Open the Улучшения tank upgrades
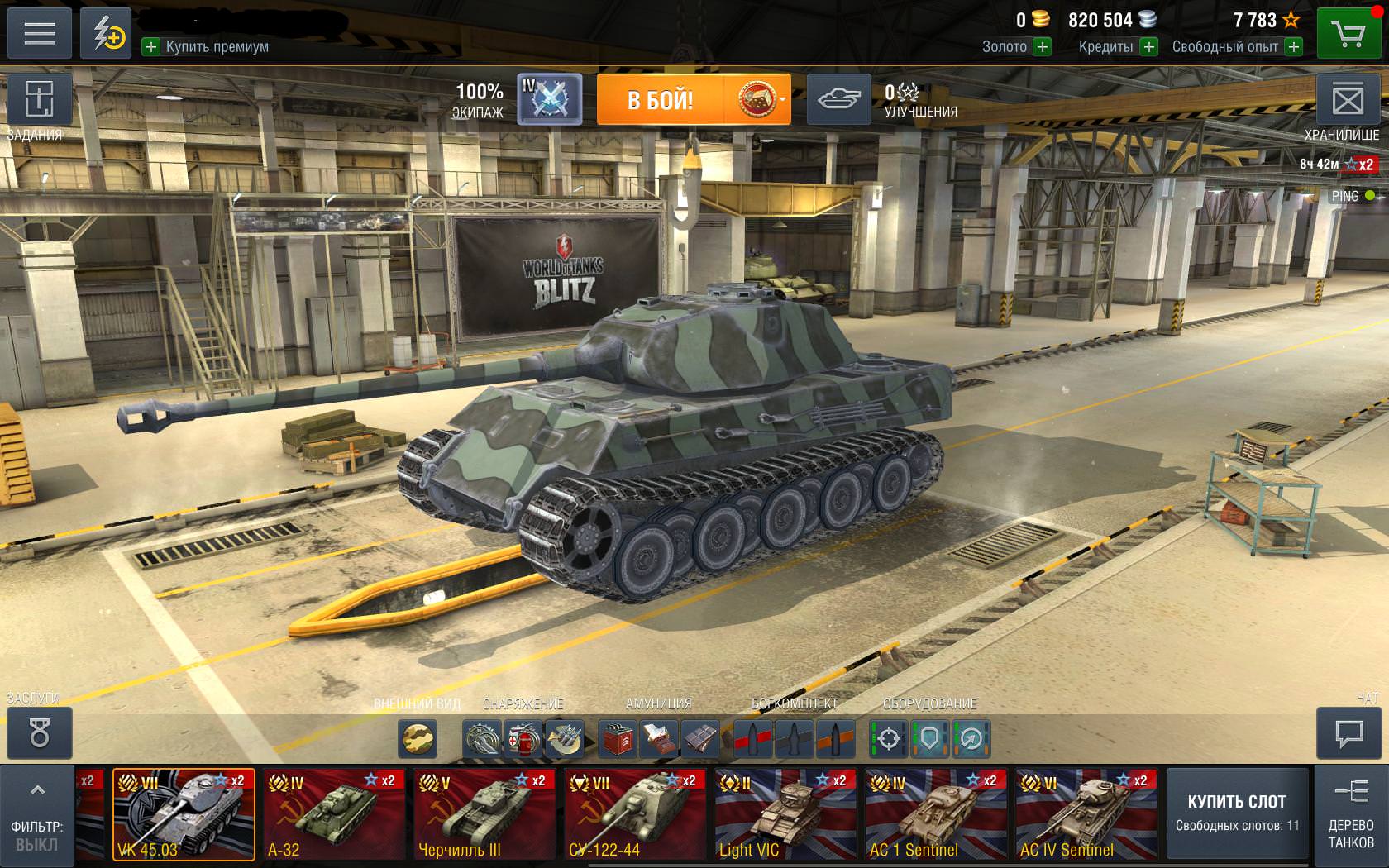Viewport: 1389px width, 868px height. click(838, 100)
